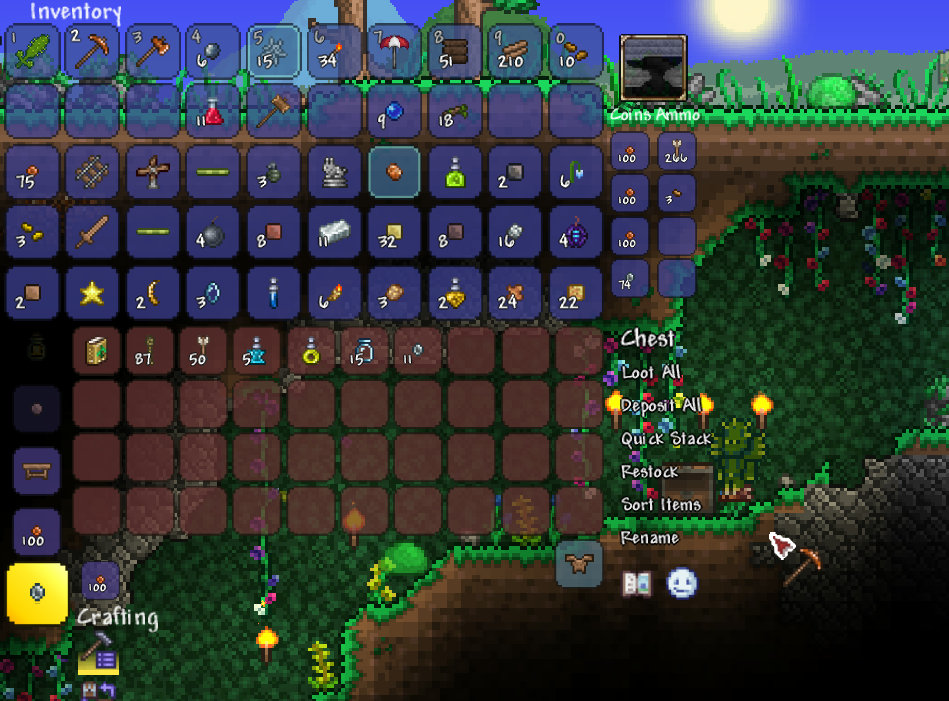Choose Deposit All for the chest
Image resolution: width=949 pixels, height=701 pixels.
(x=660, y=405)
